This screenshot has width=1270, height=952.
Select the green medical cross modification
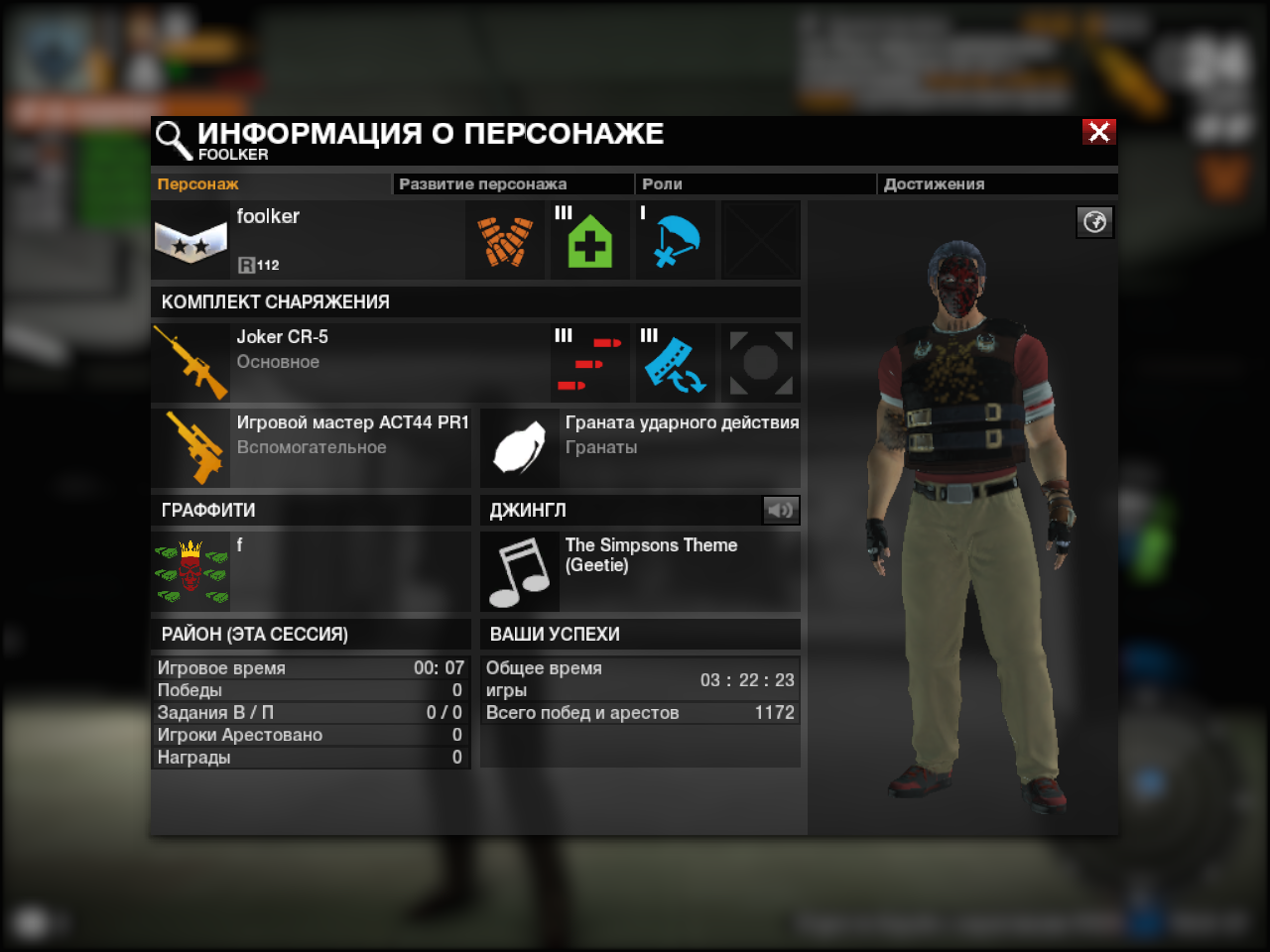click(589, 241)
